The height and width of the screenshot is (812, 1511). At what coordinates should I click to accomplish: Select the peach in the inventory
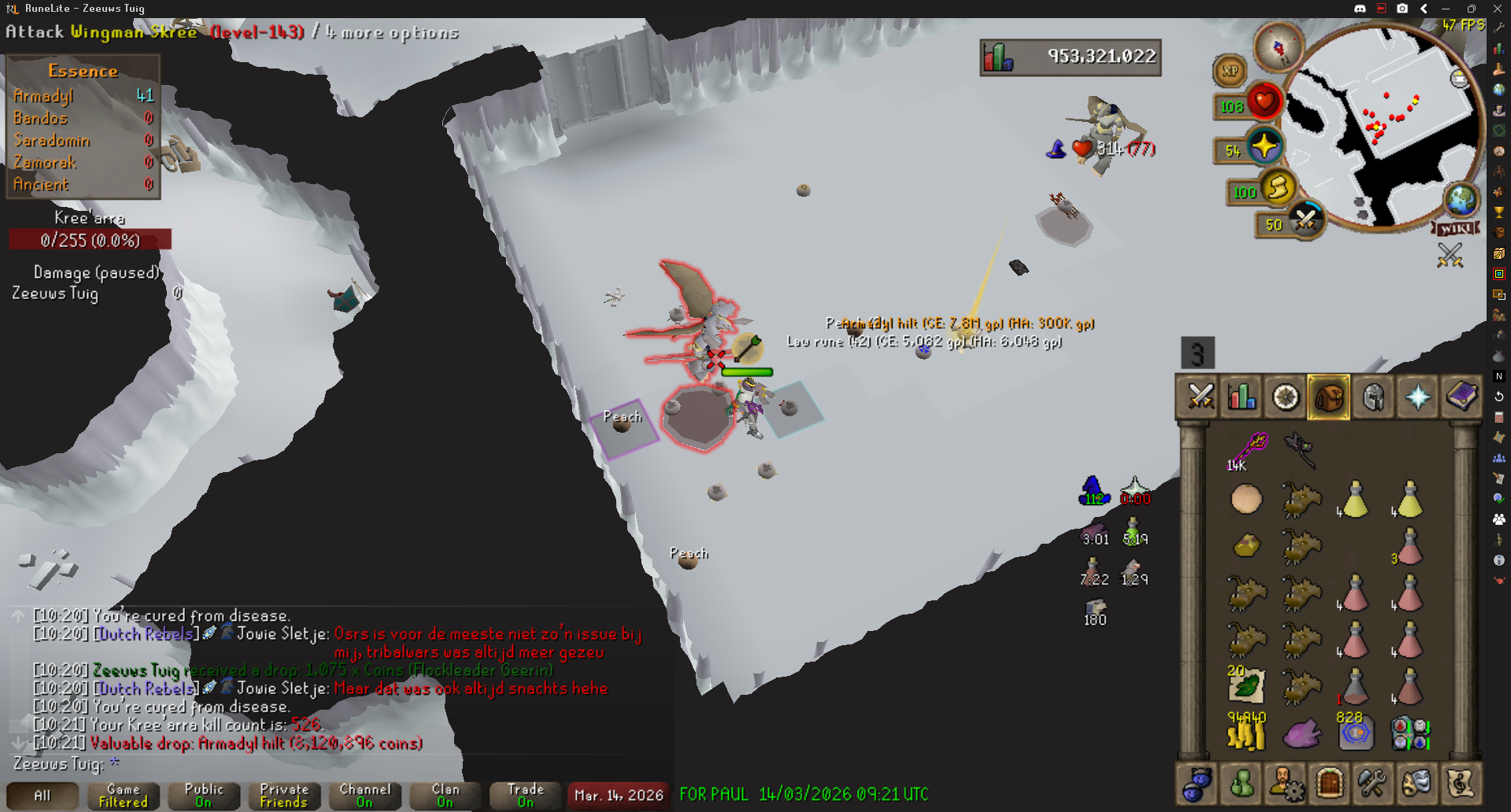click(x=1246, y=499)
